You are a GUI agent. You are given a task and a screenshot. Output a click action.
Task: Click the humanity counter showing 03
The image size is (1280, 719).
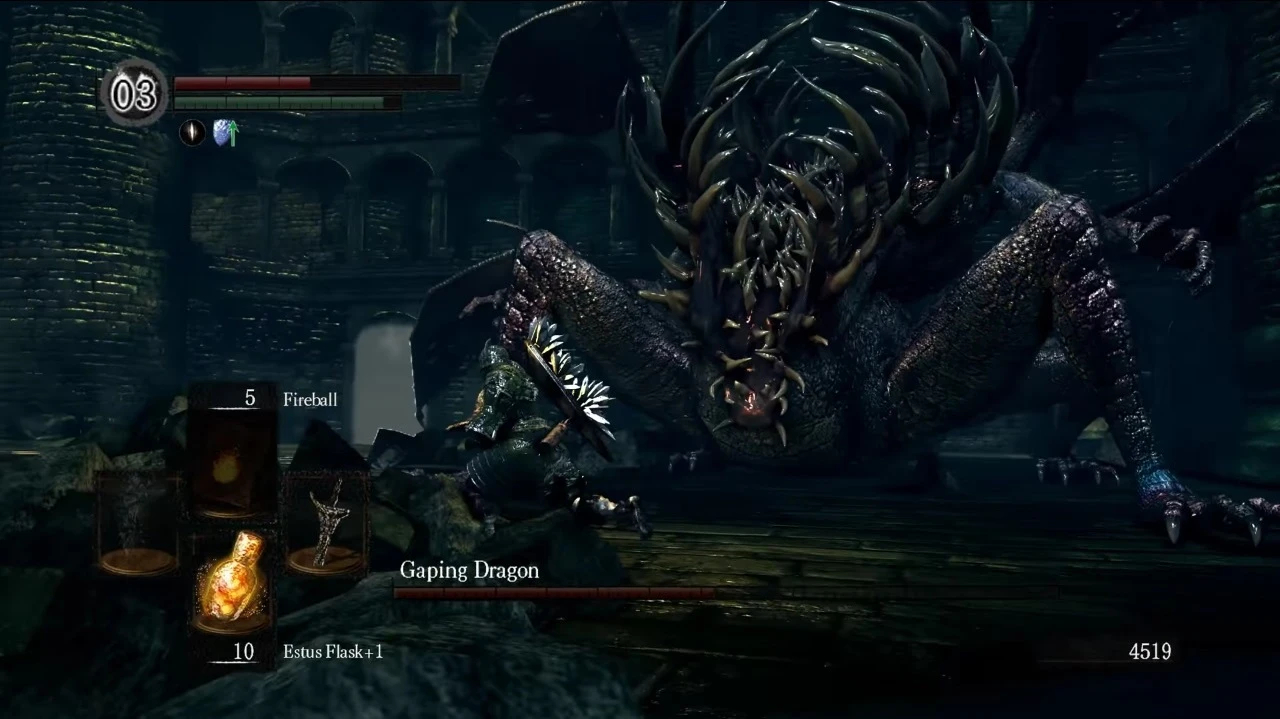point(134,94)
